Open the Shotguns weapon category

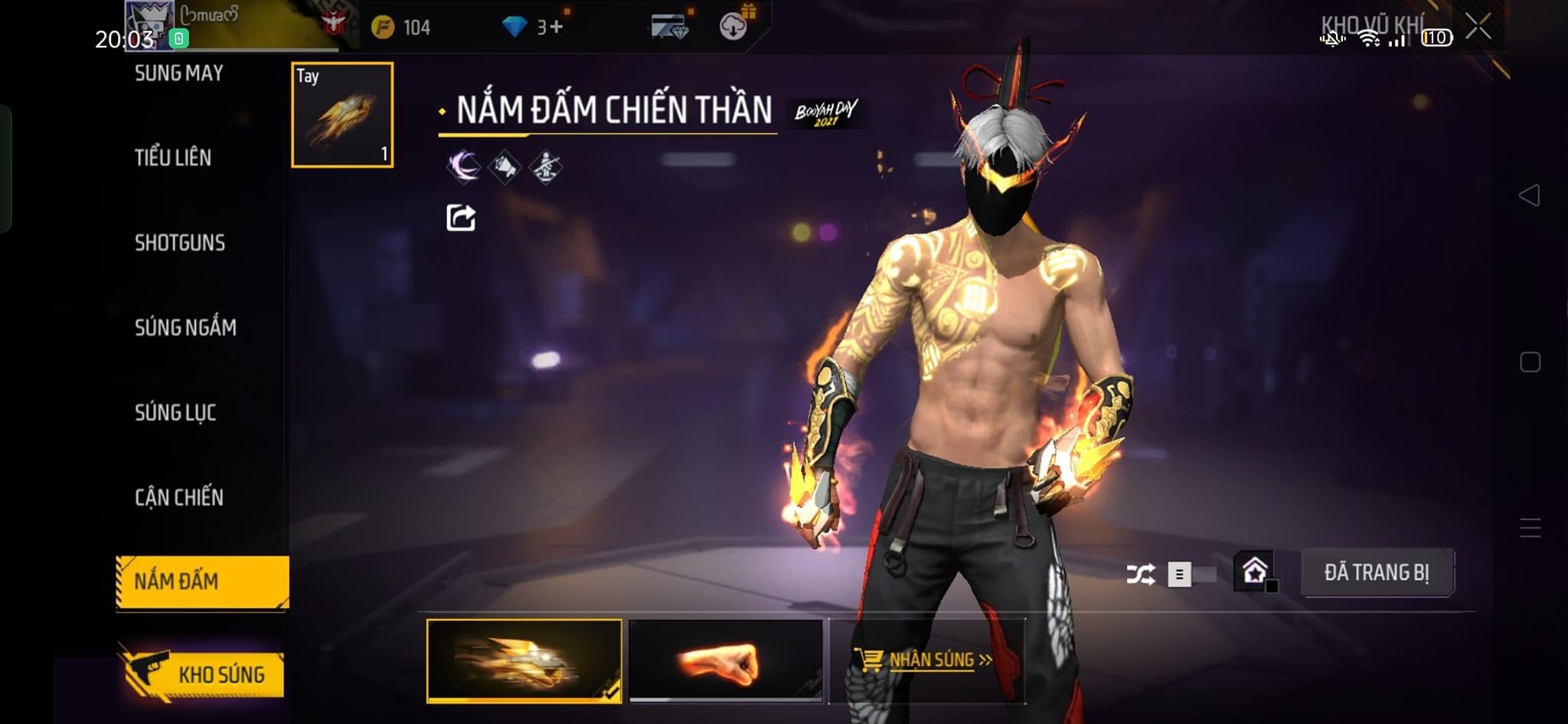[180, 243]
